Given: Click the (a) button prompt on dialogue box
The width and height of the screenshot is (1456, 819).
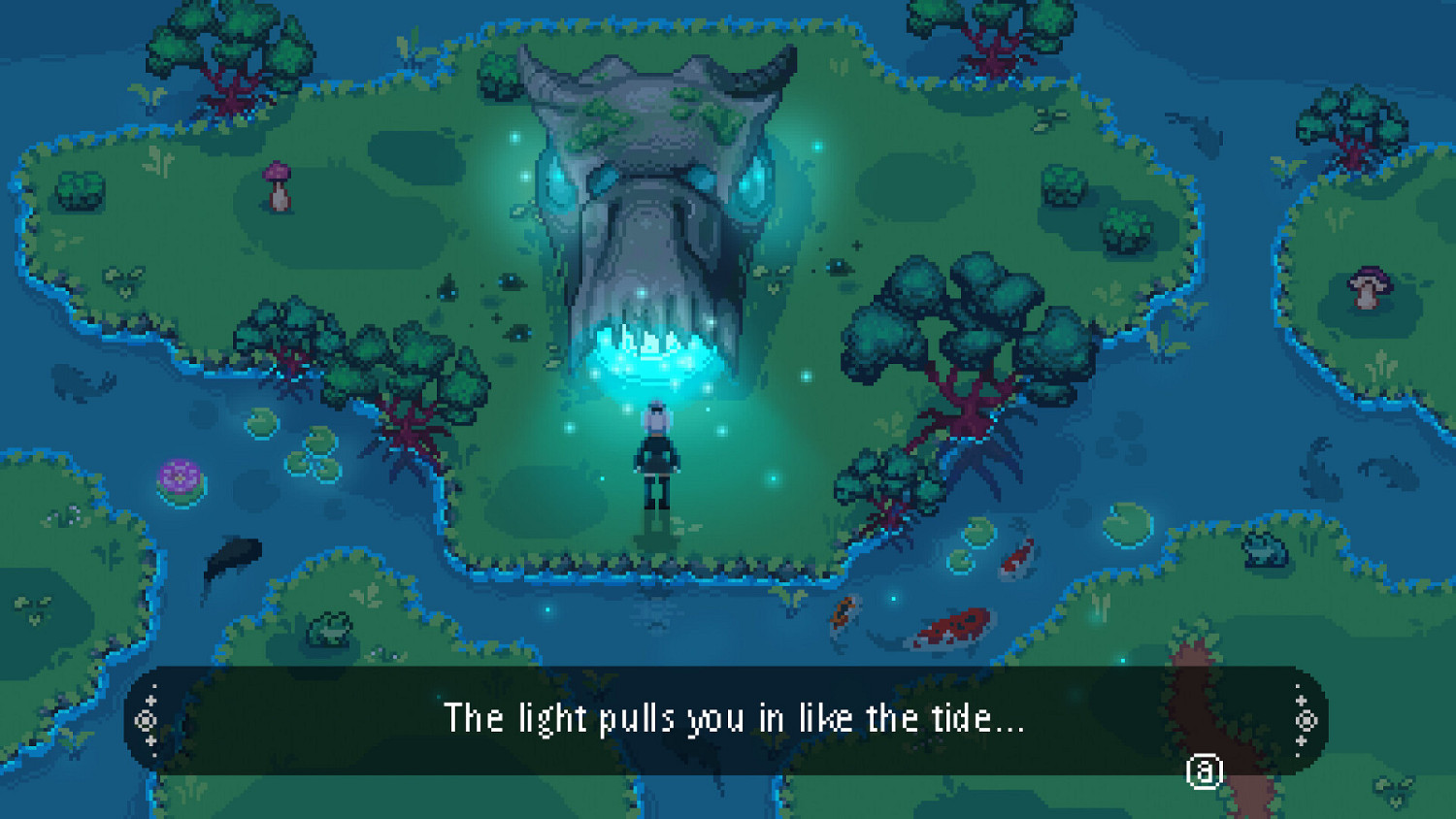Looking at the screenshot, I should [1204, 772].
